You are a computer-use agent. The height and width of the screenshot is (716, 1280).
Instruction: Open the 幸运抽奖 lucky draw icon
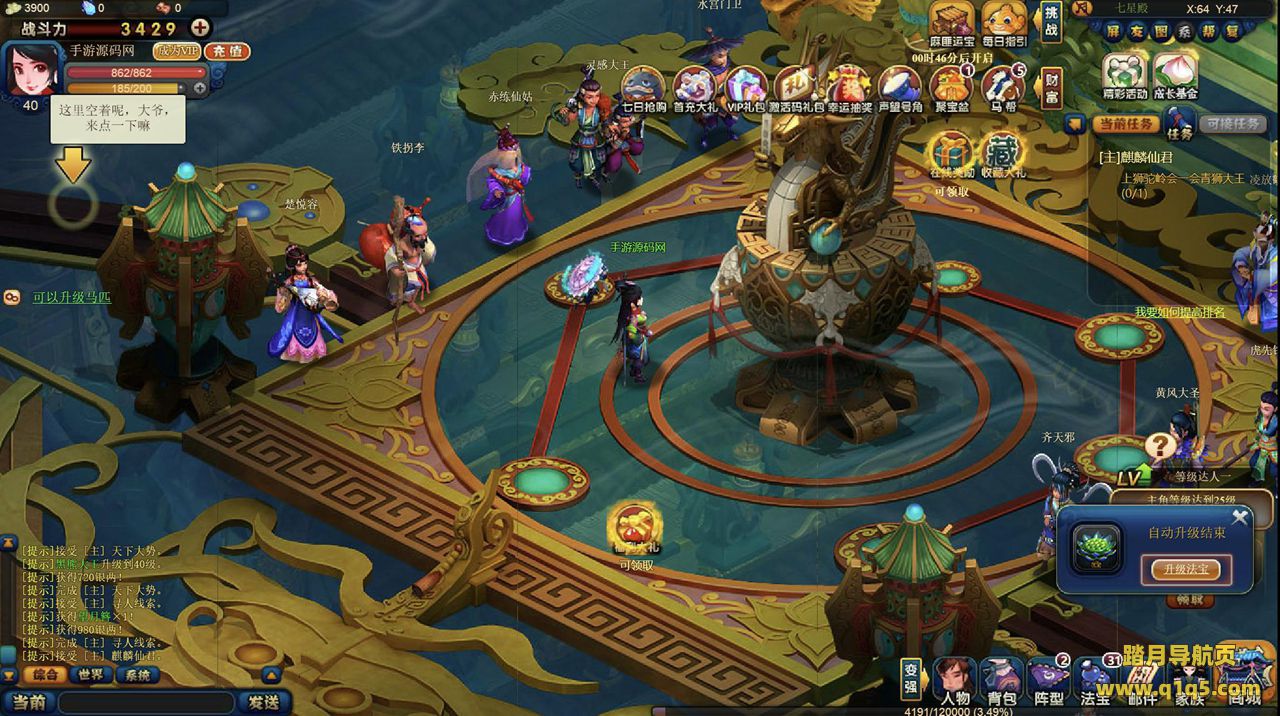(x=848, y=87)
